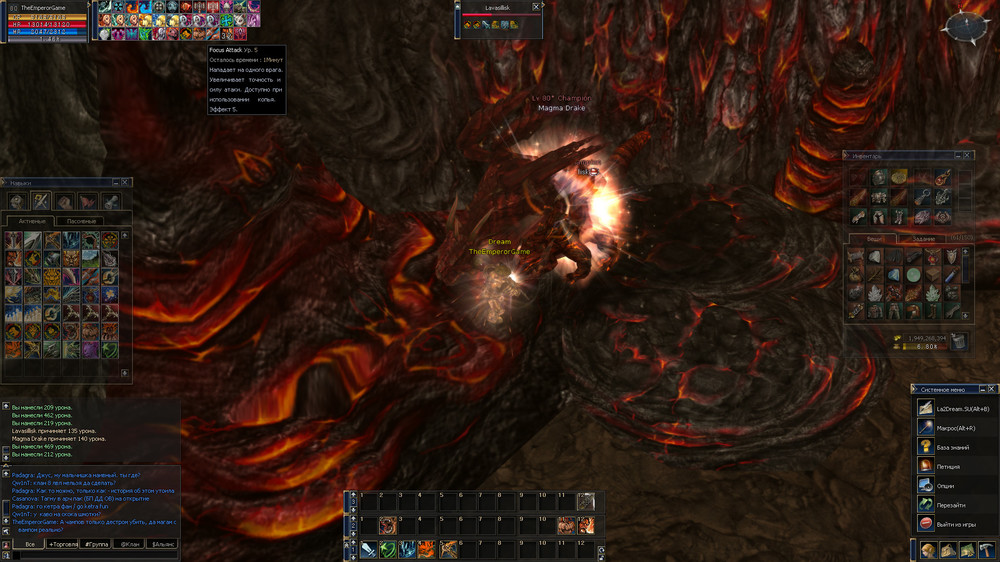
Task: Click the La2Dream.SU (Alt+B) entry
Action: coord(960,408)
